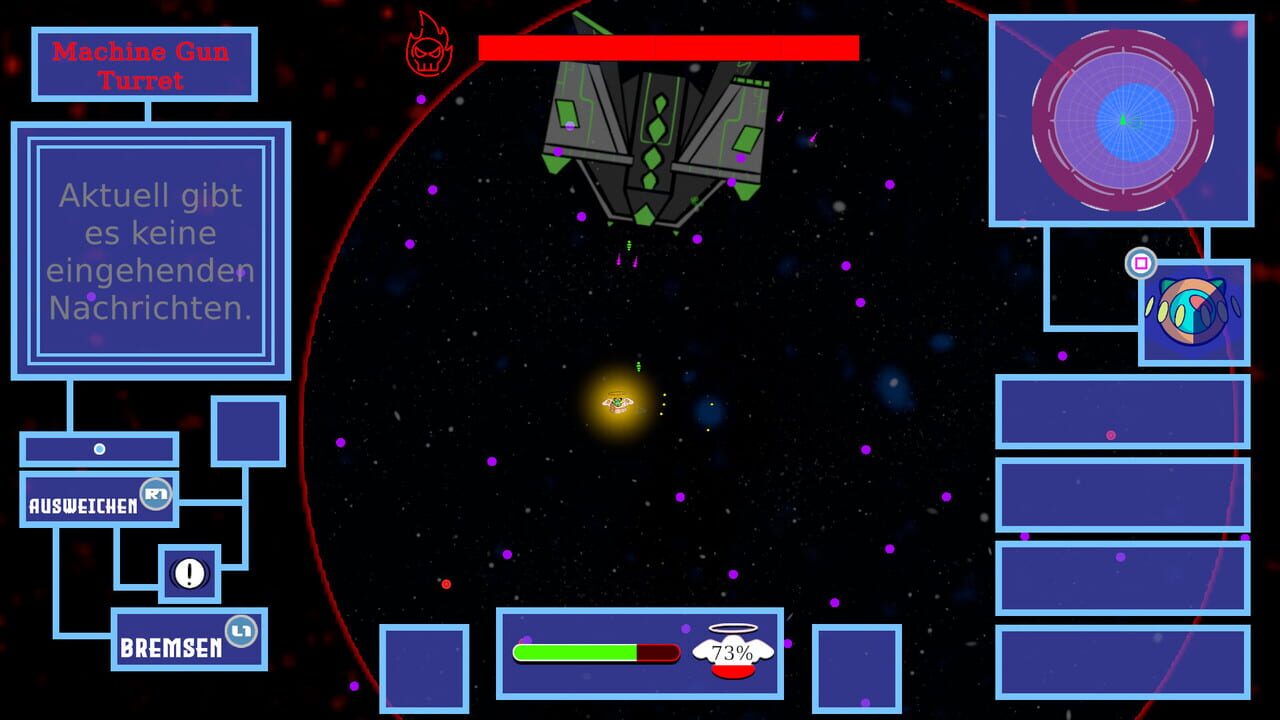
Task: Activate the cat planet ability icon
Action: point(1192,311)
